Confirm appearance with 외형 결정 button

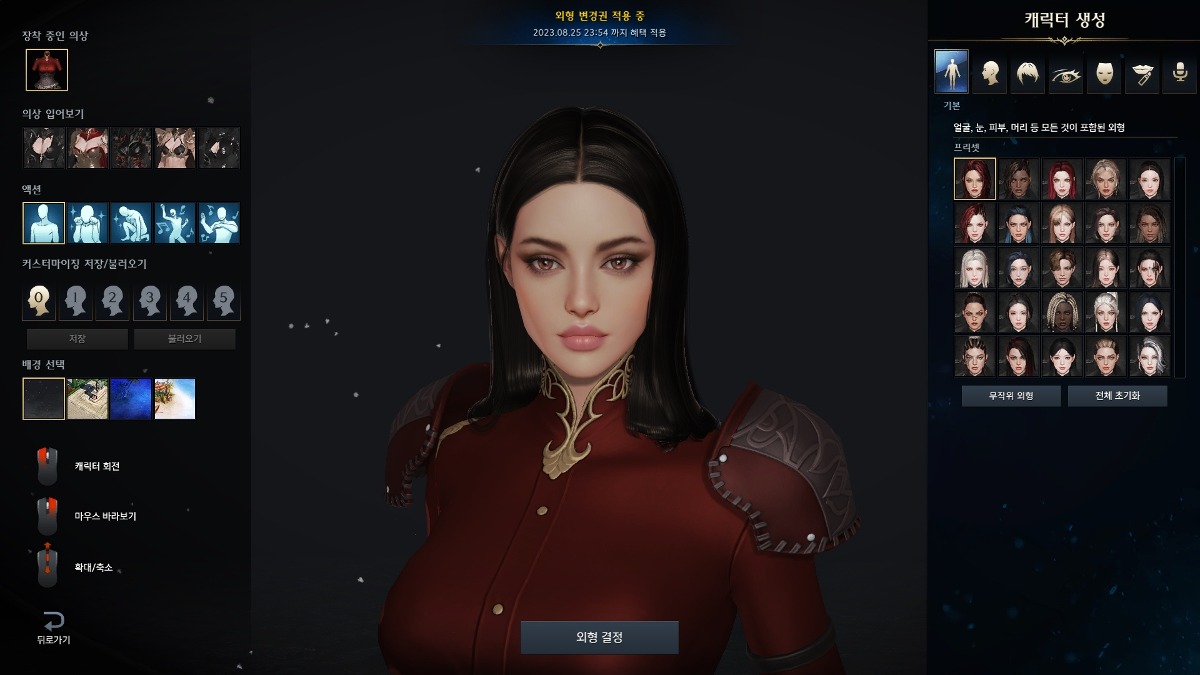(x=599, y=637)
